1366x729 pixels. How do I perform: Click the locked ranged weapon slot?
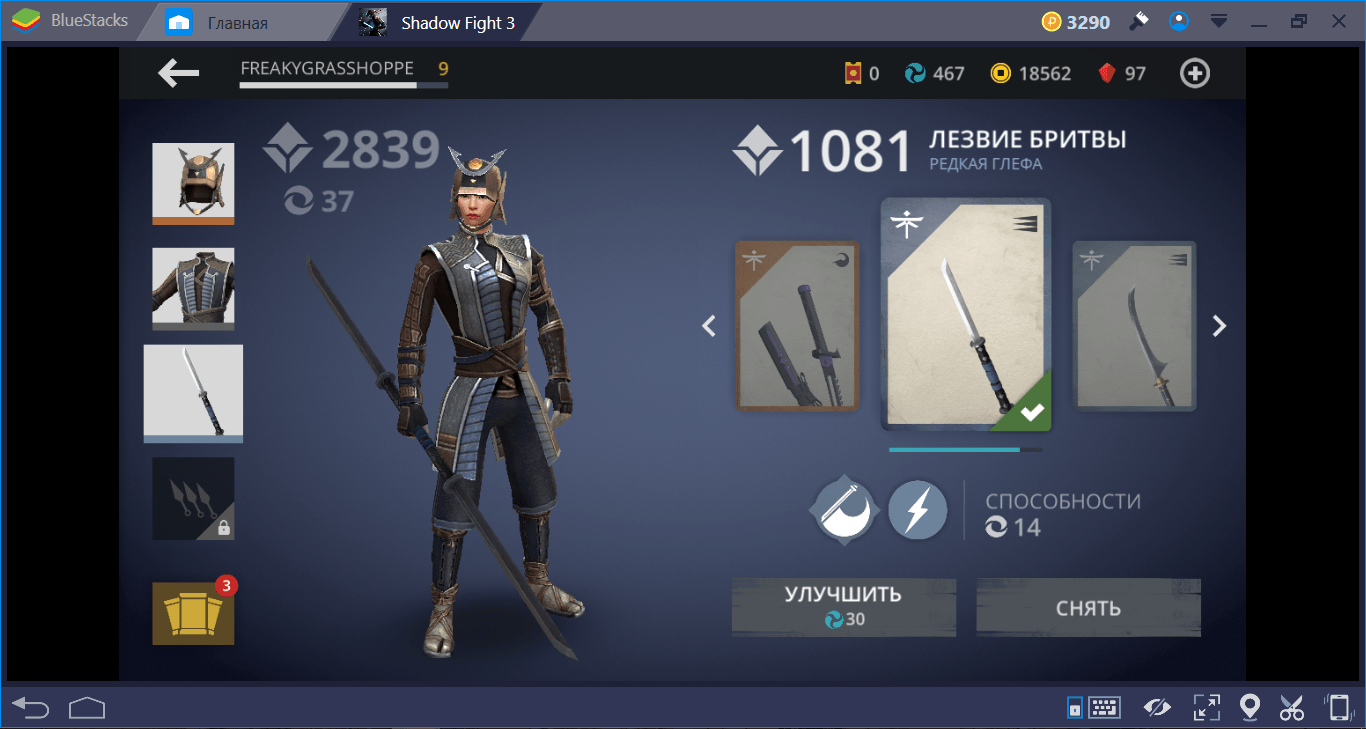[x=193, y=498]
